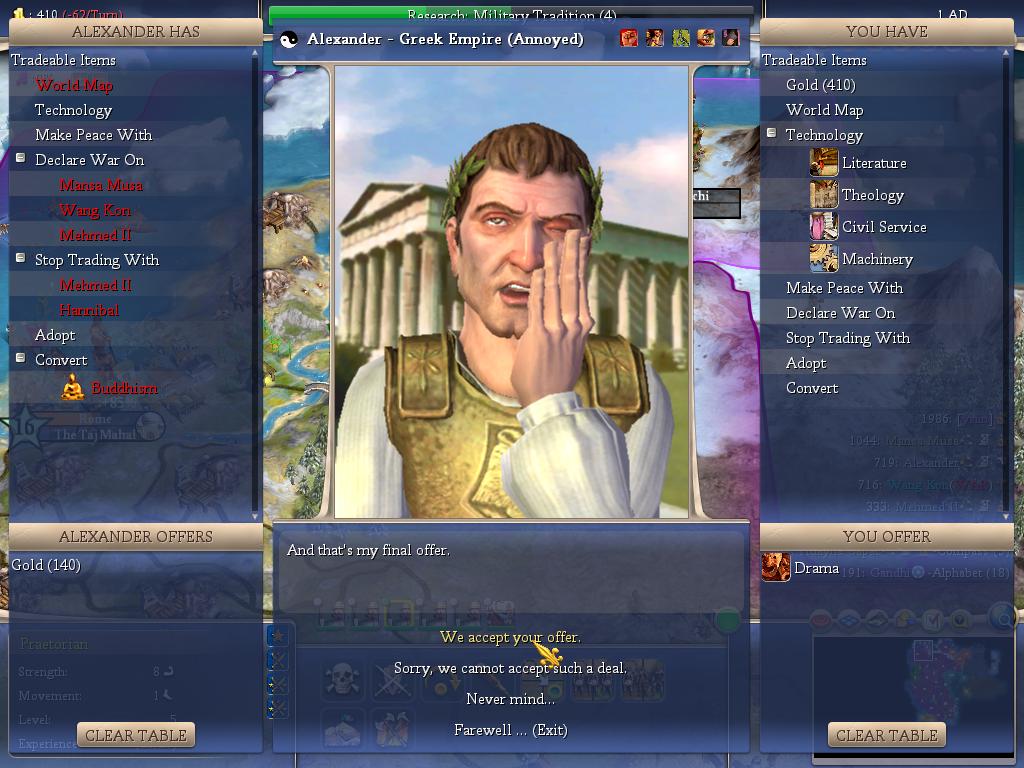The image size is (1024, 768).
Task: Collapse your Technology list
Action: 772,134
